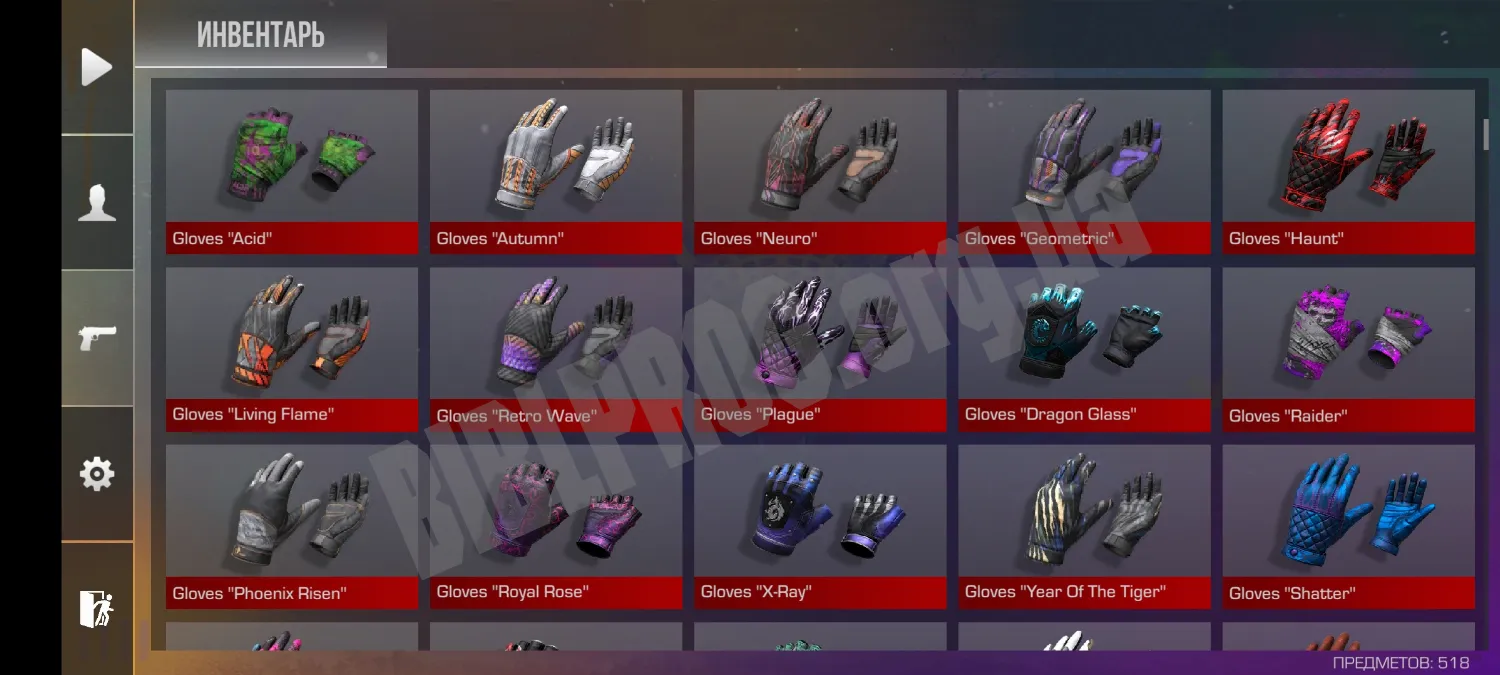This screenshot has width=1500, height=675.
Task: Select Gloves "Year Of The Tiger"
Action: 1084,526
